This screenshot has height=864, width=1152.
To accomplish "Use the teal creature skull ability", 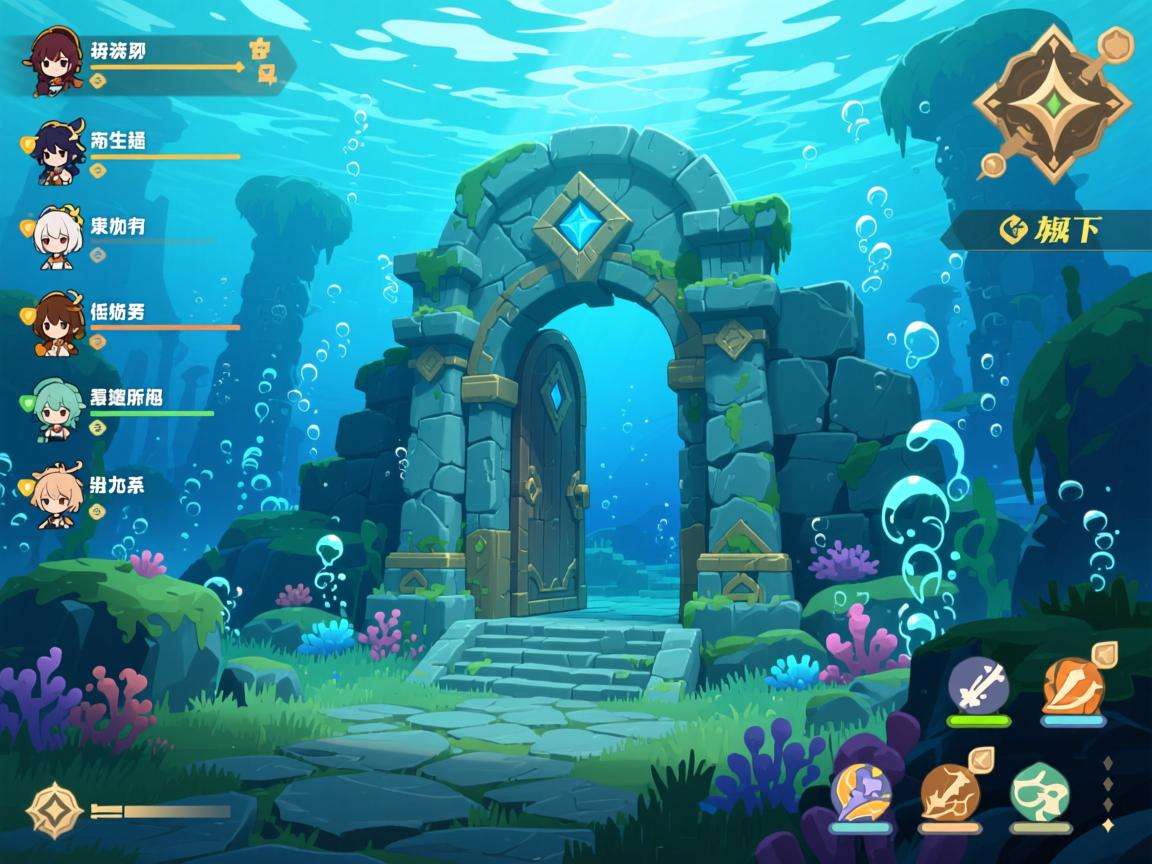I will pos(1040,791).
